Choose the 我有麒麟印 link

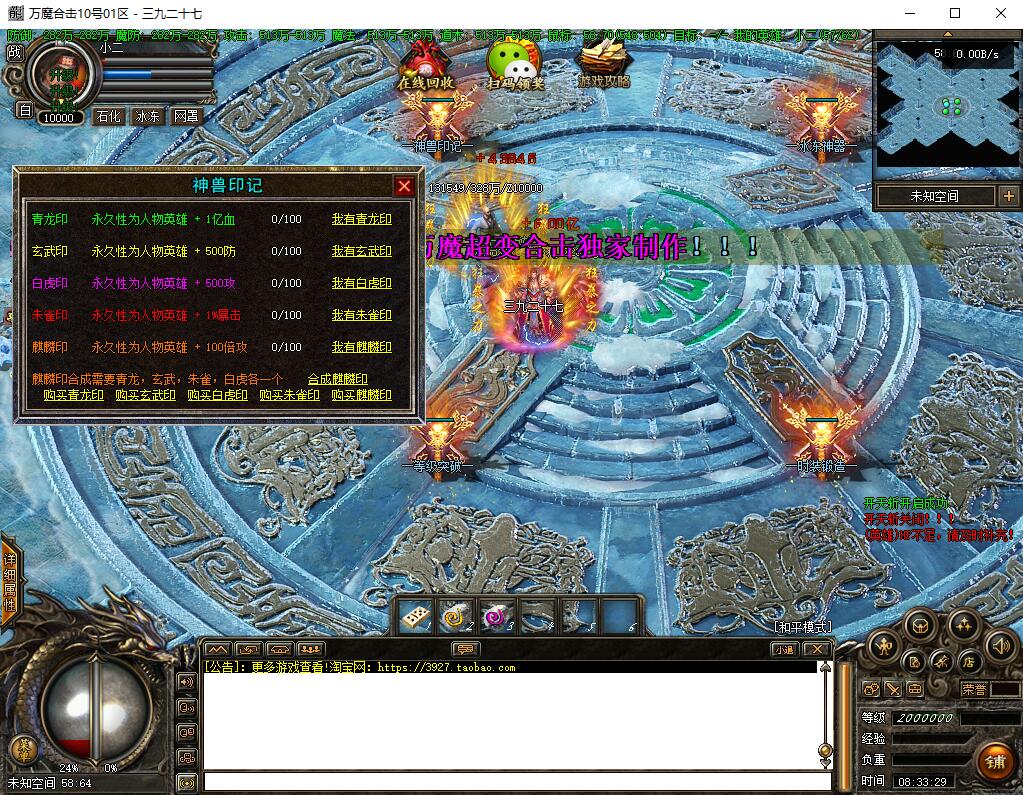[361, 347]
